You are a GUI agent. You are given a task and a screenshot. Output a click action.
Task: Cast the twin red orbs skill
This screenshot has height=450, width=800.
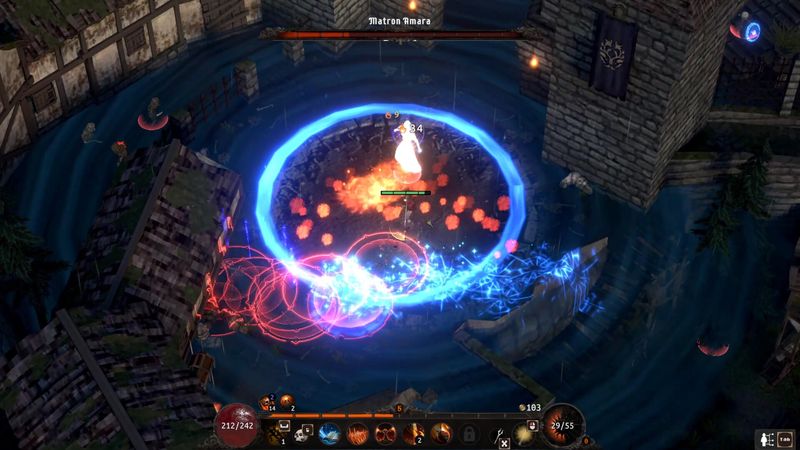click(x=385, y=433)
